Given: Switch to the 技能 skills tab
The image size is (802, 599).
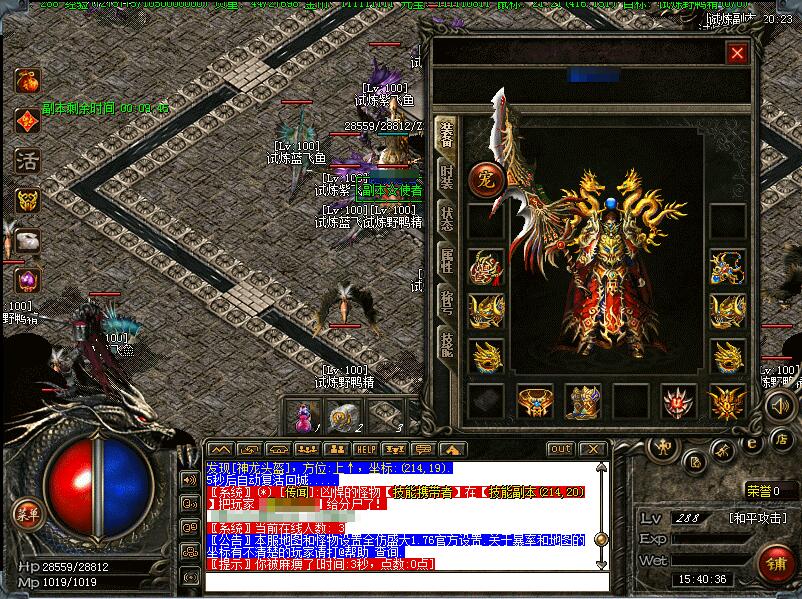Looking at the screenshot, I should coord(446,345).
